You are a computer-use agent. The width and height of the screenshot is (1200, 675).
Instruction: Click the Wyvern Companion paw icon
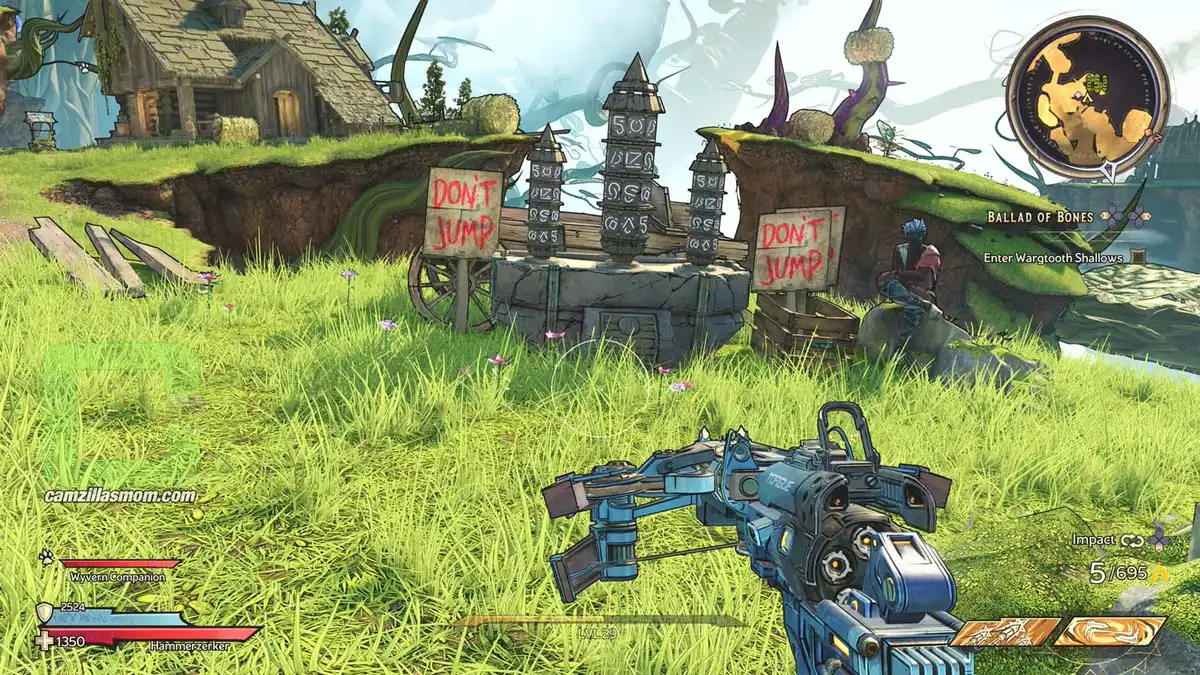coord(47,557)
